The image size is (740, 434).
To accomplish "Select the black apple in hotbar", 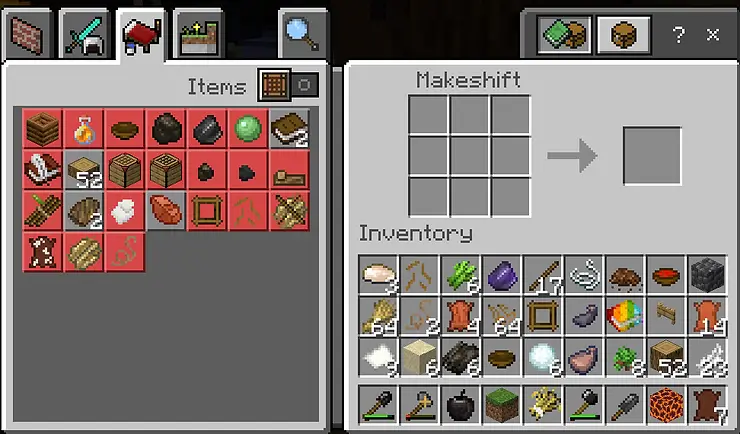I will coord(460,406).
